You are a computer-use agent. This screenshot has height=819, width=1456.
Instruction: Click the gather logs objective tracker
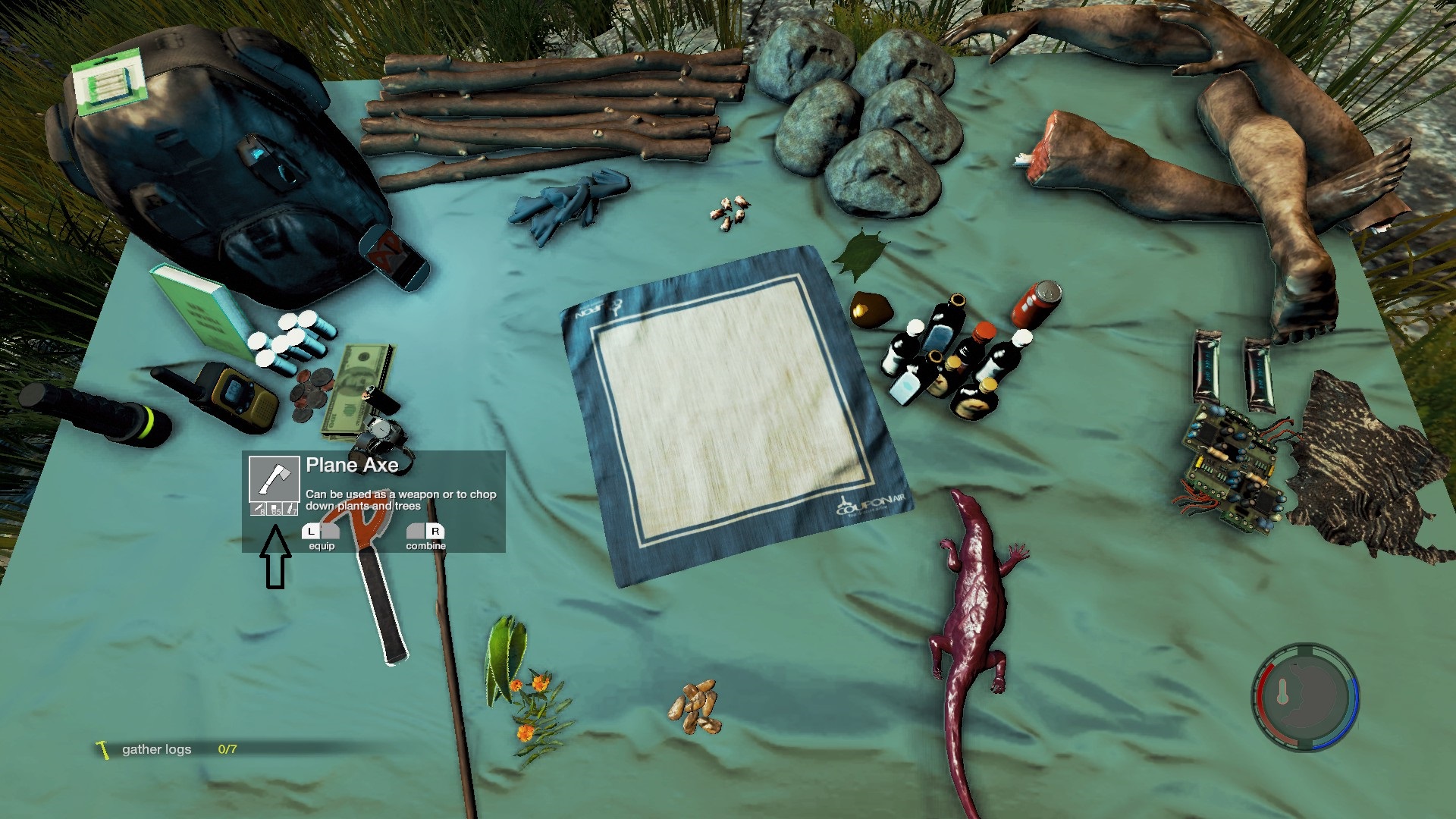pyautogui.click(x=157, y=749)
